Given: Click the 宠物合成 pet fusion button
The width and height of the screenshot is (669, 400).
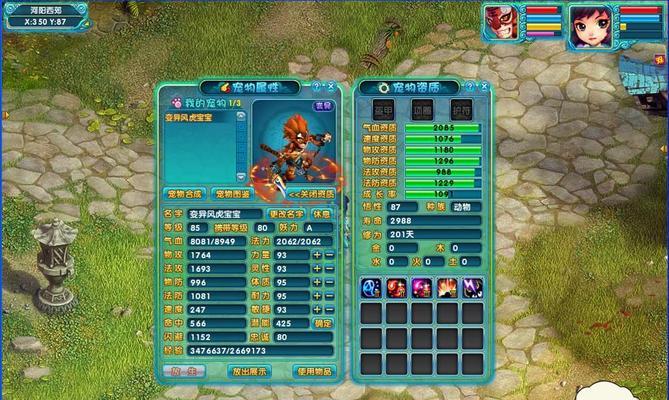Looking at the screenshot, I should point(185,193).
